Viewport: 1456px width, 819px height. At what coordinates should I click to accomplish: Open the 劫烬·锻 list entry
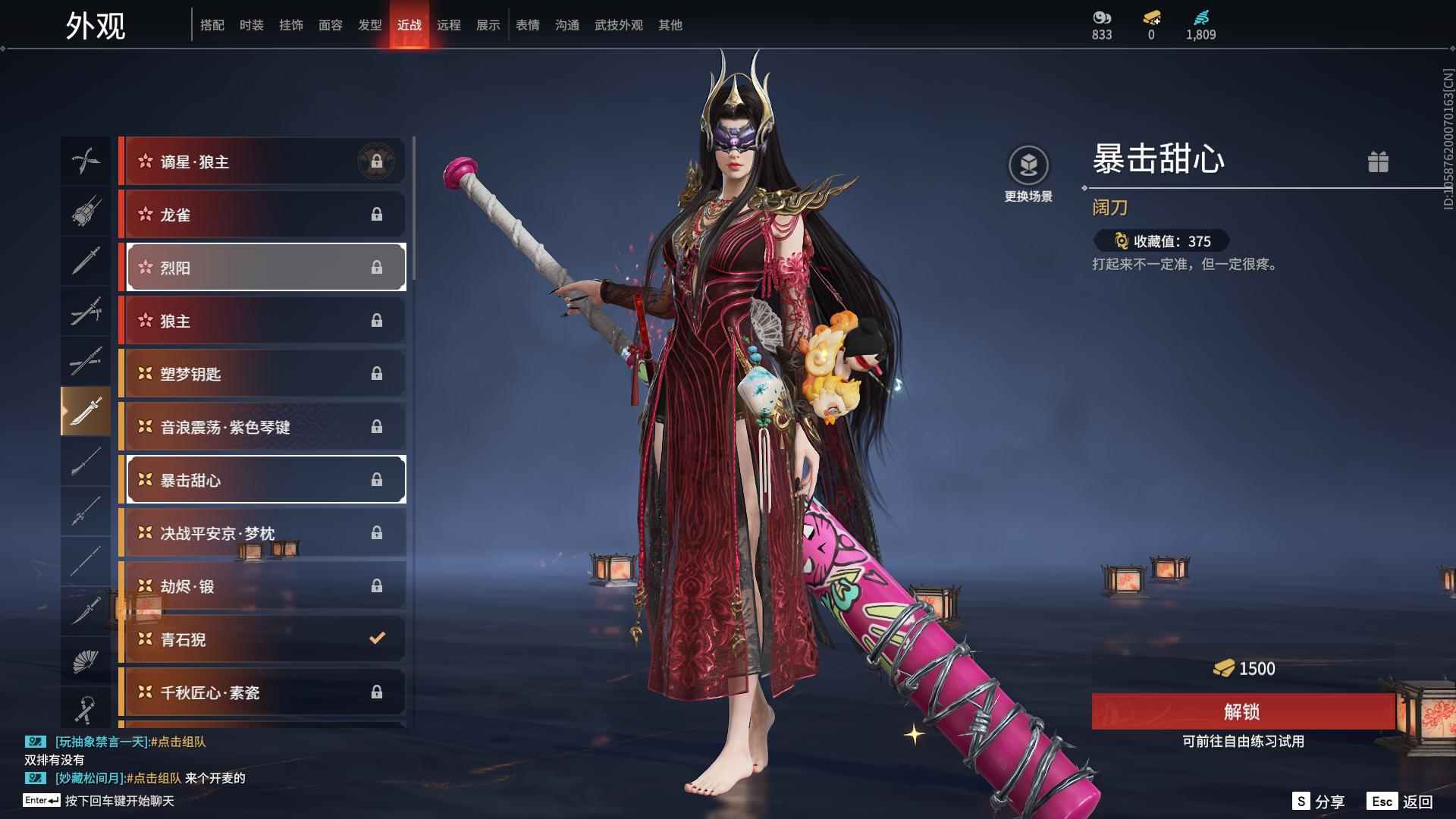[x=263, y=585]
